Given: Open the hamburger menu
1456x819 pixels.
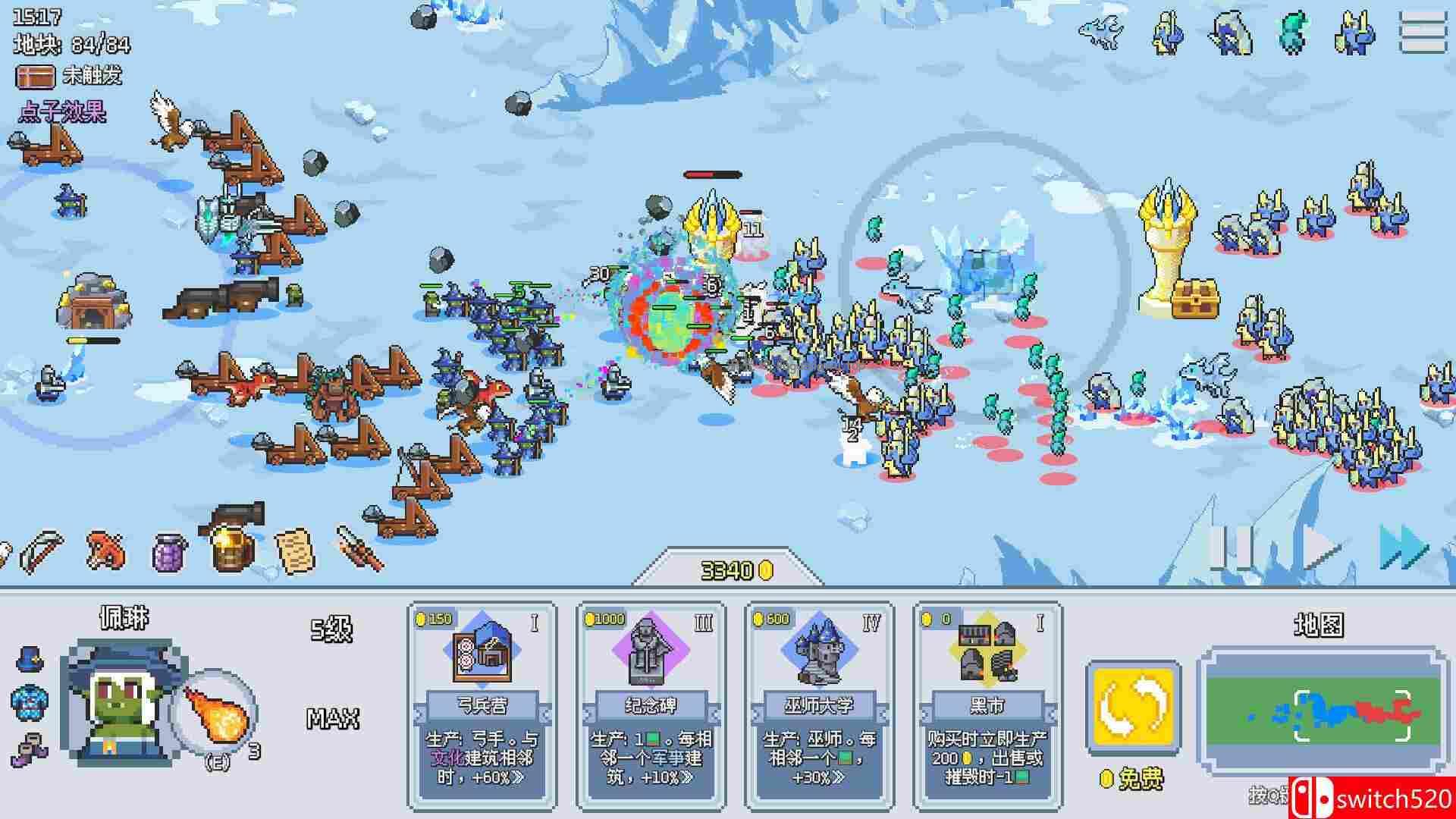Looking at the screenshot, I should tap(1423, 32).
